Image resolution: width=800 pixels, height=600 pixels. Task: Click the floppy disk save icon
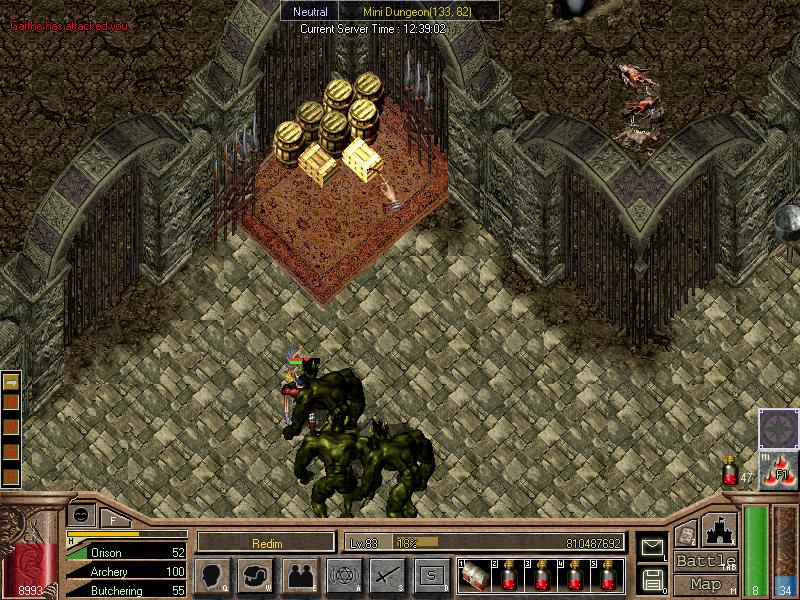point(651,578)
